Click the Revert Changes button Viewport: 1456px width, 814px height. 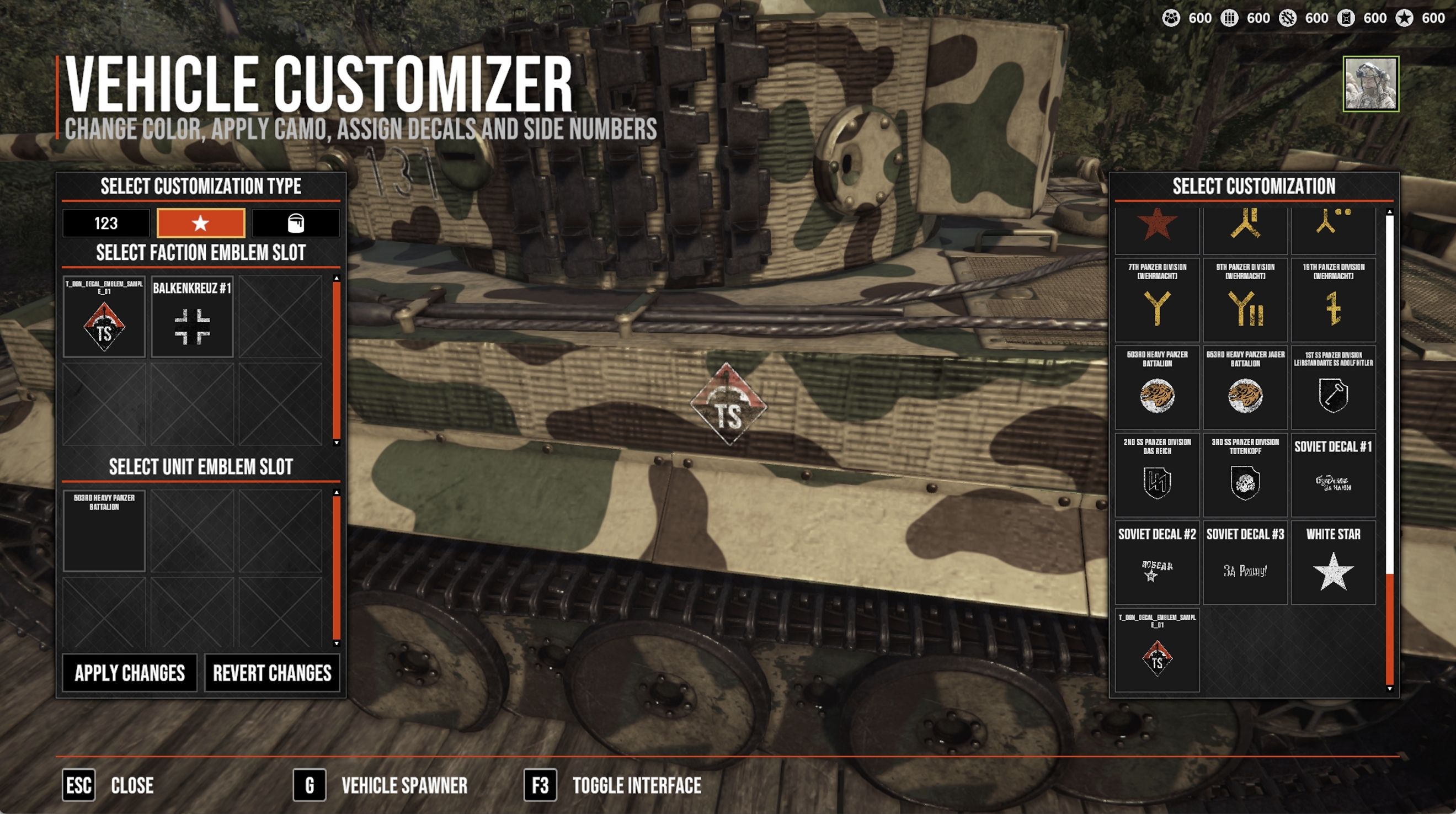[272, 673]
